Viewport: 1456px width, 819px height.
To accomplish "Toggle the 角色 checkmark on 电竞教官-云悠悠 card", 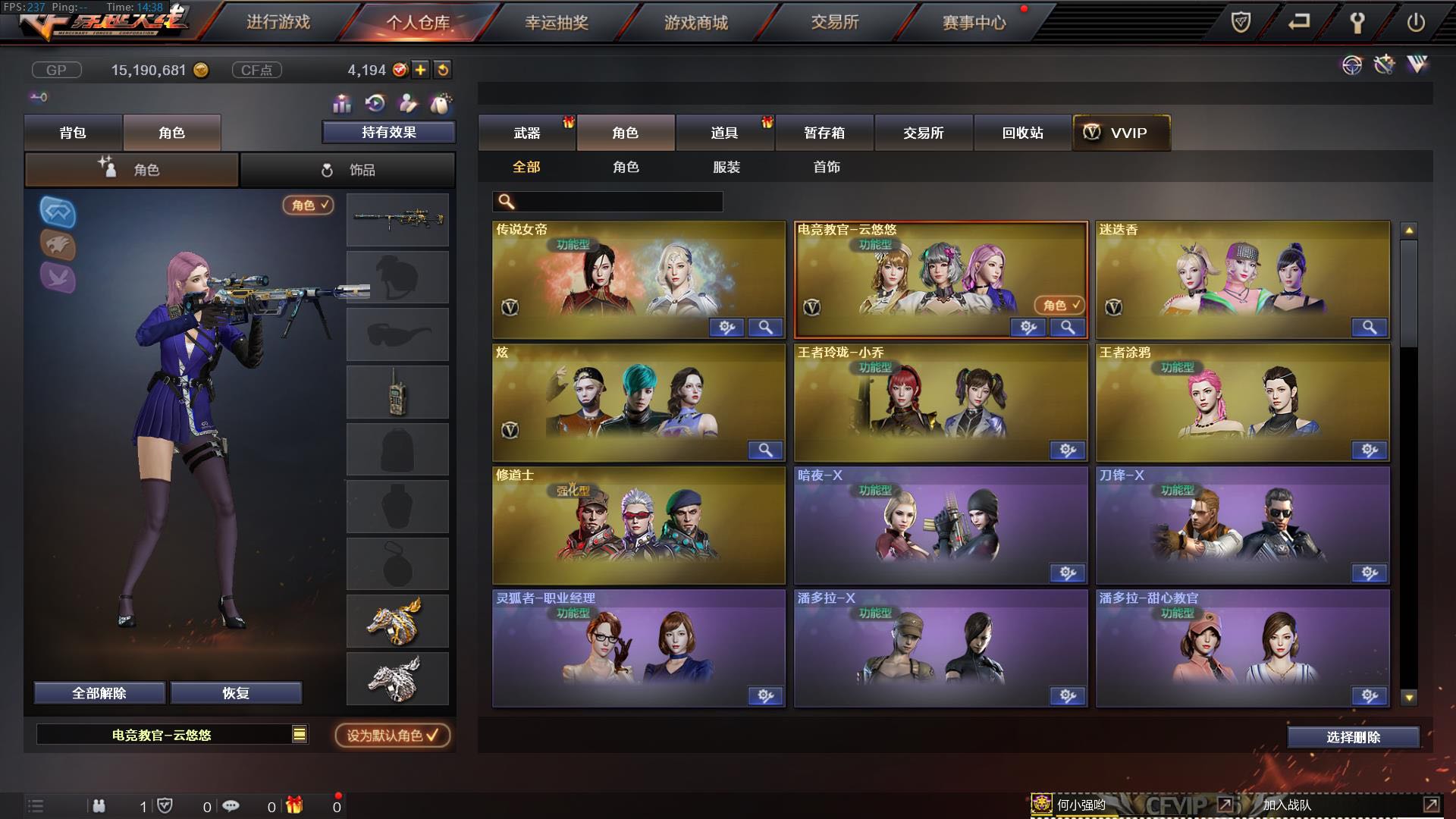I will coord(1062,306).
